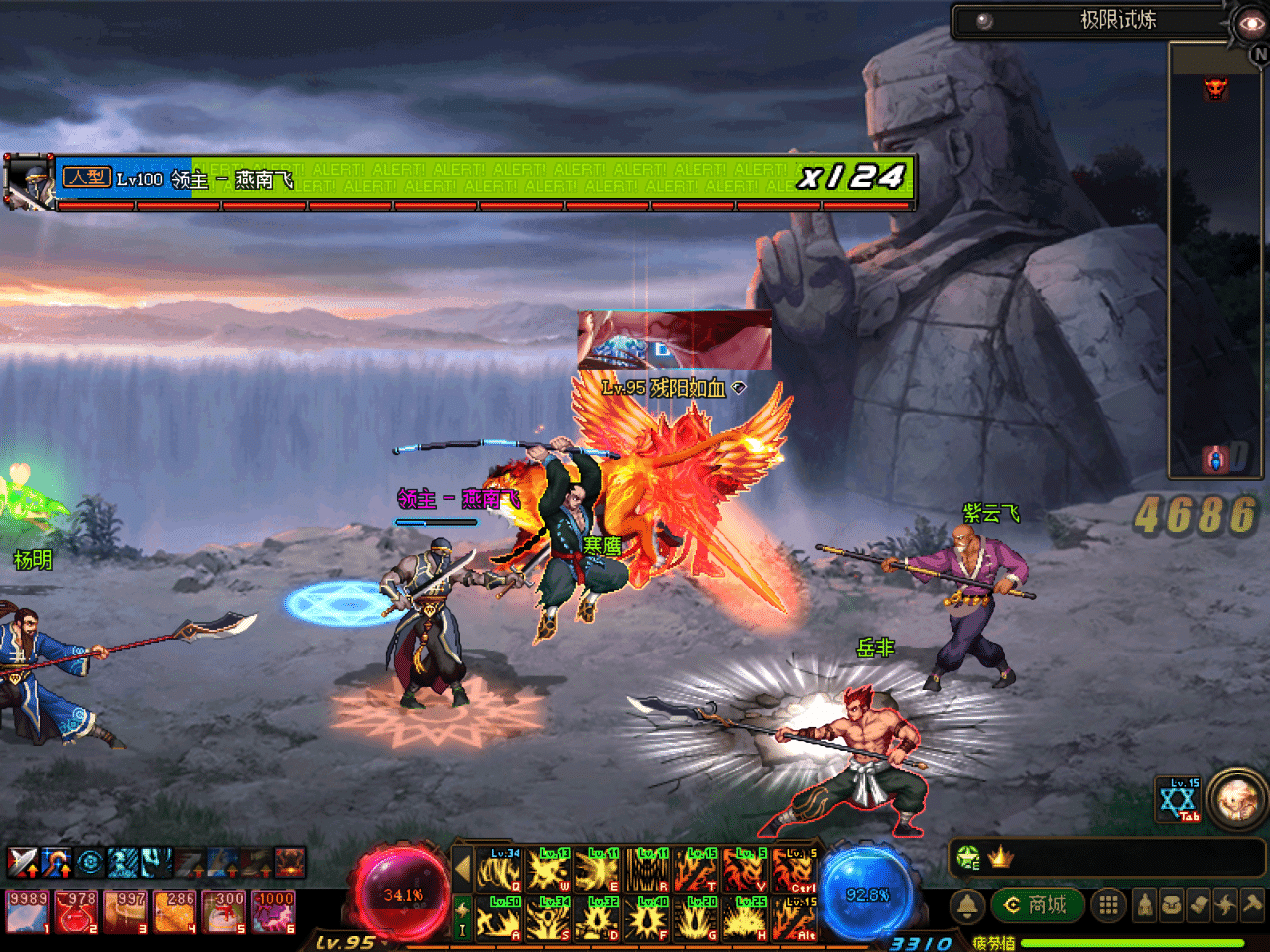Click the sword buff status icon
Viewport: 1270px width, 952px height.
(22, 862)
